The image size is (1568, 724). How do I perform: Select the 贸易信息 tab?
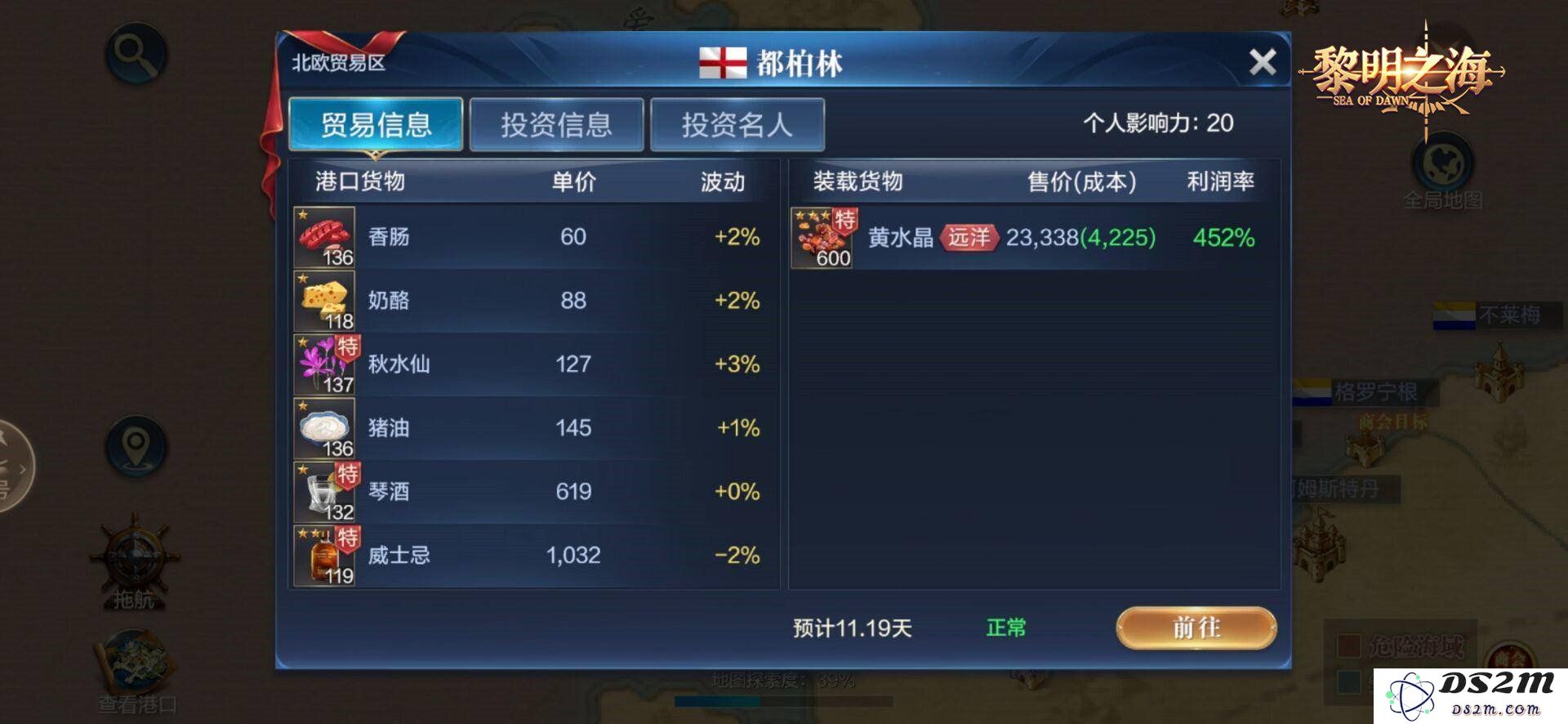(376, 123)
